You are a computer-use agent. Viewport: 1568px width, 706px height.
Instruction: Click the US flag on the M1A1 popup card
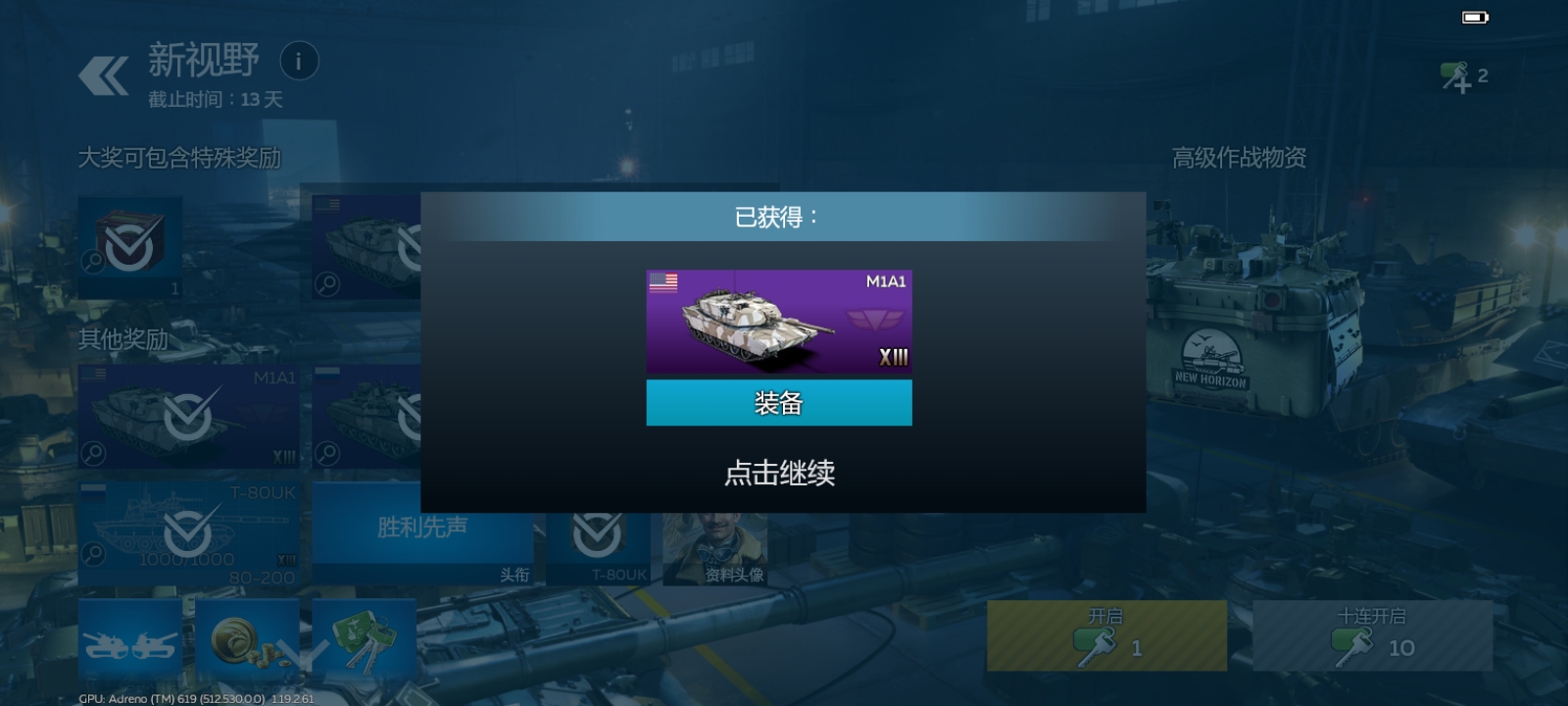(x=664, y=281)
